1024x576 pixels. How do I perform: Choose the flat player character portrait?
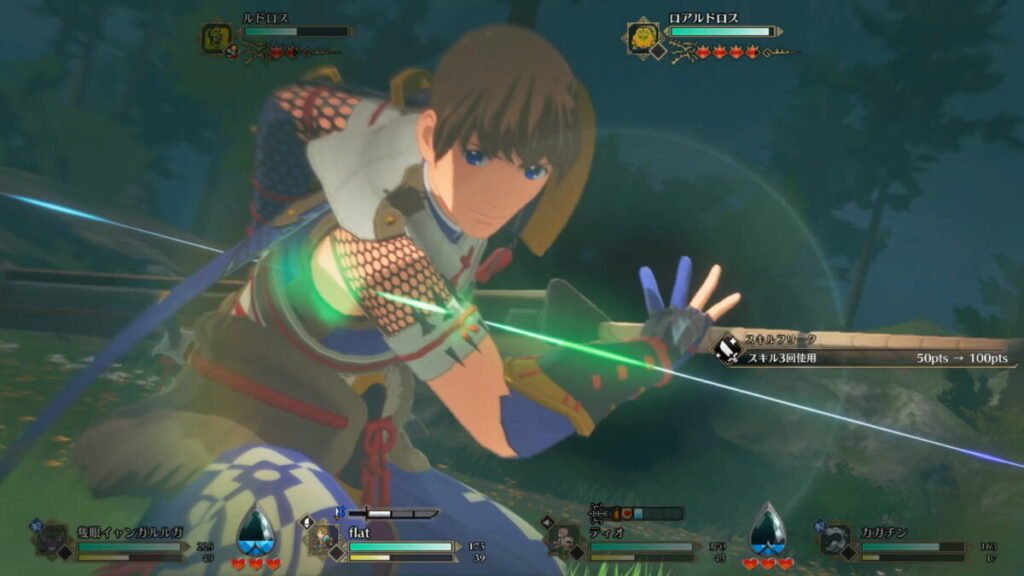click(x=322, y=540)
